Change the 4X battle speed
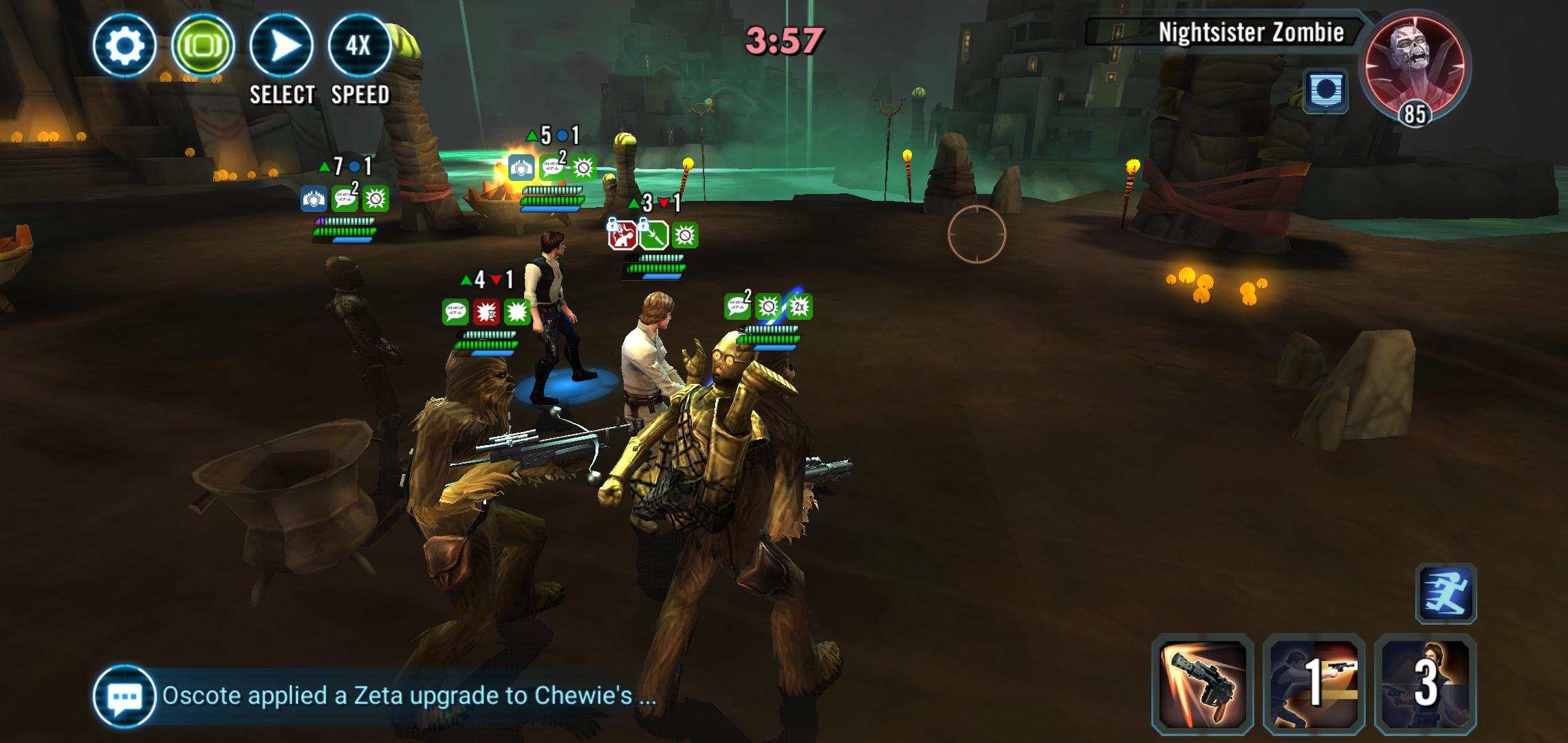Viewport: 1568px width, 743px height. click(360, 46)
